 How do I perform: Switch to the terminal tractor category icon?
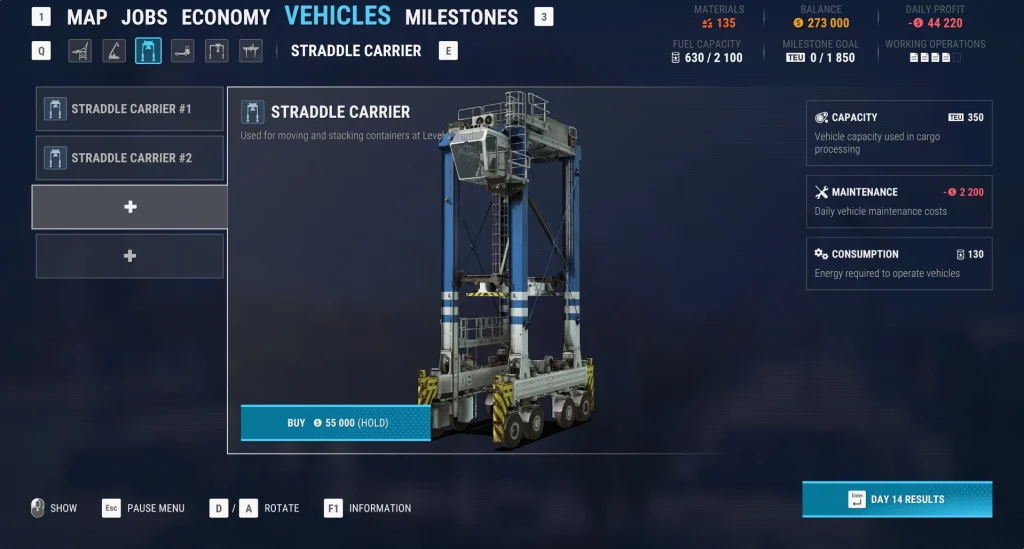point(182,51)
